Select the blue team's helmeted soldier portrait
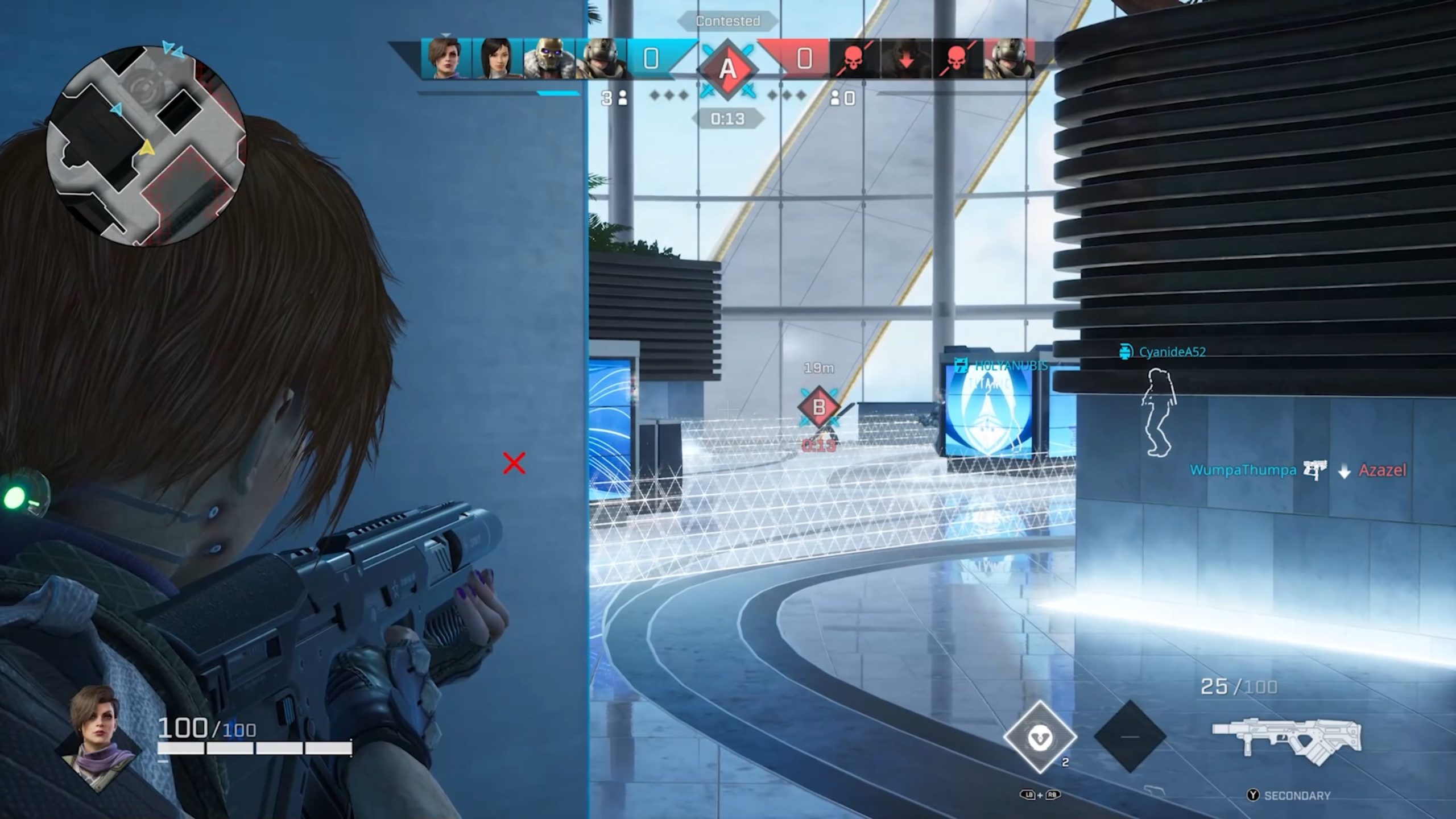The image size is (1456, 819). (x=599, y=58)
